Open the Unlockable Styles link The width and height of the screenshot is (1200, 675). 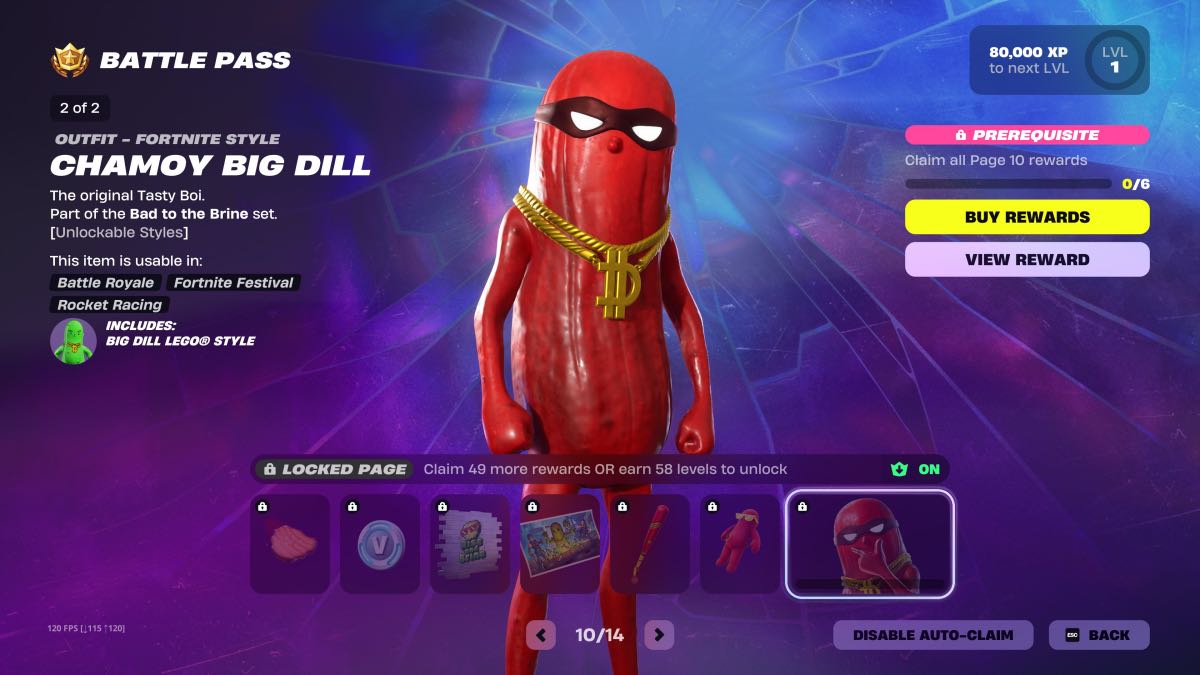click(x=119, y=232)
